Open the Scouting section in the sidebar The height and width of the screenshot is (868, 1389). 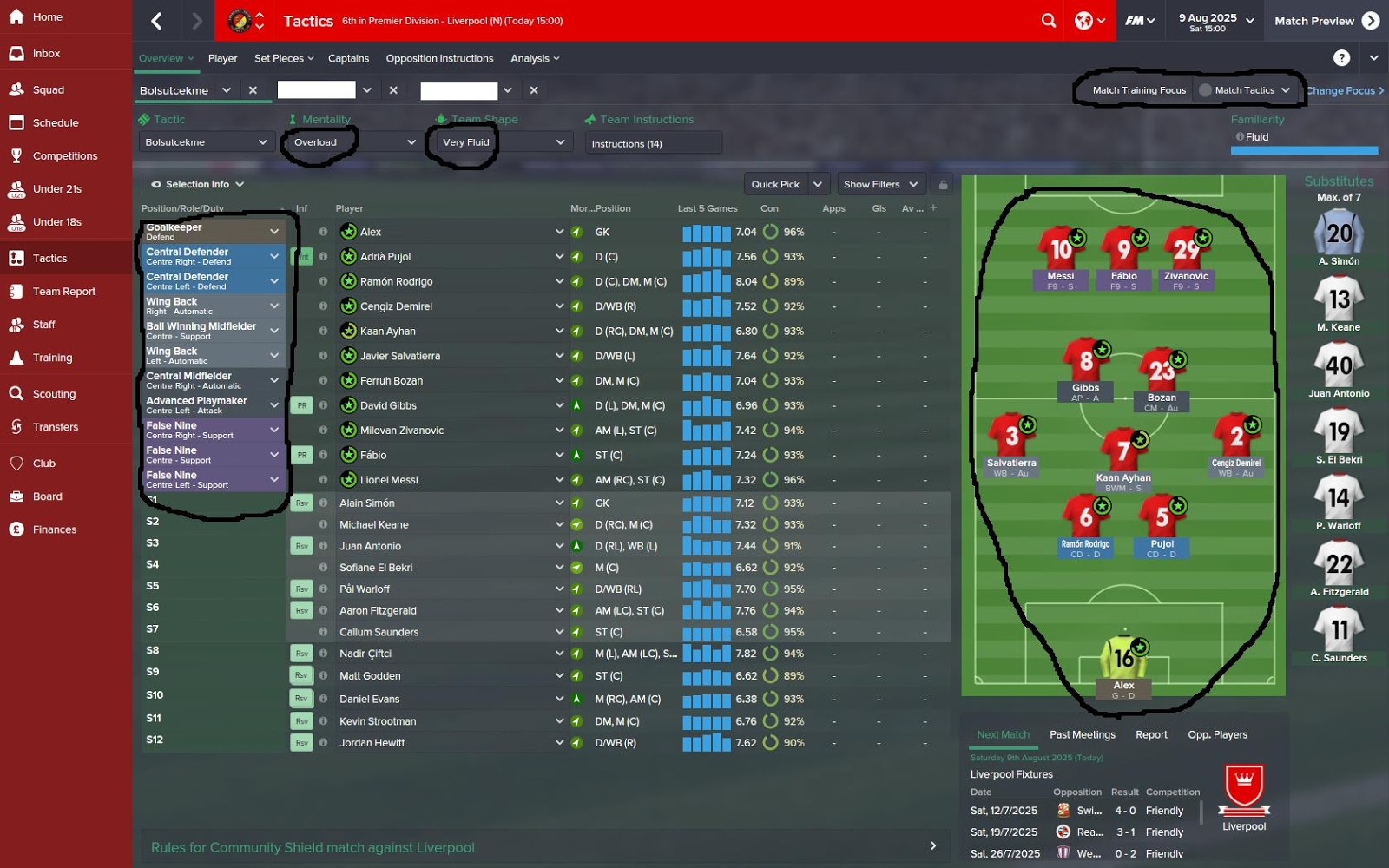pos(54,393)
